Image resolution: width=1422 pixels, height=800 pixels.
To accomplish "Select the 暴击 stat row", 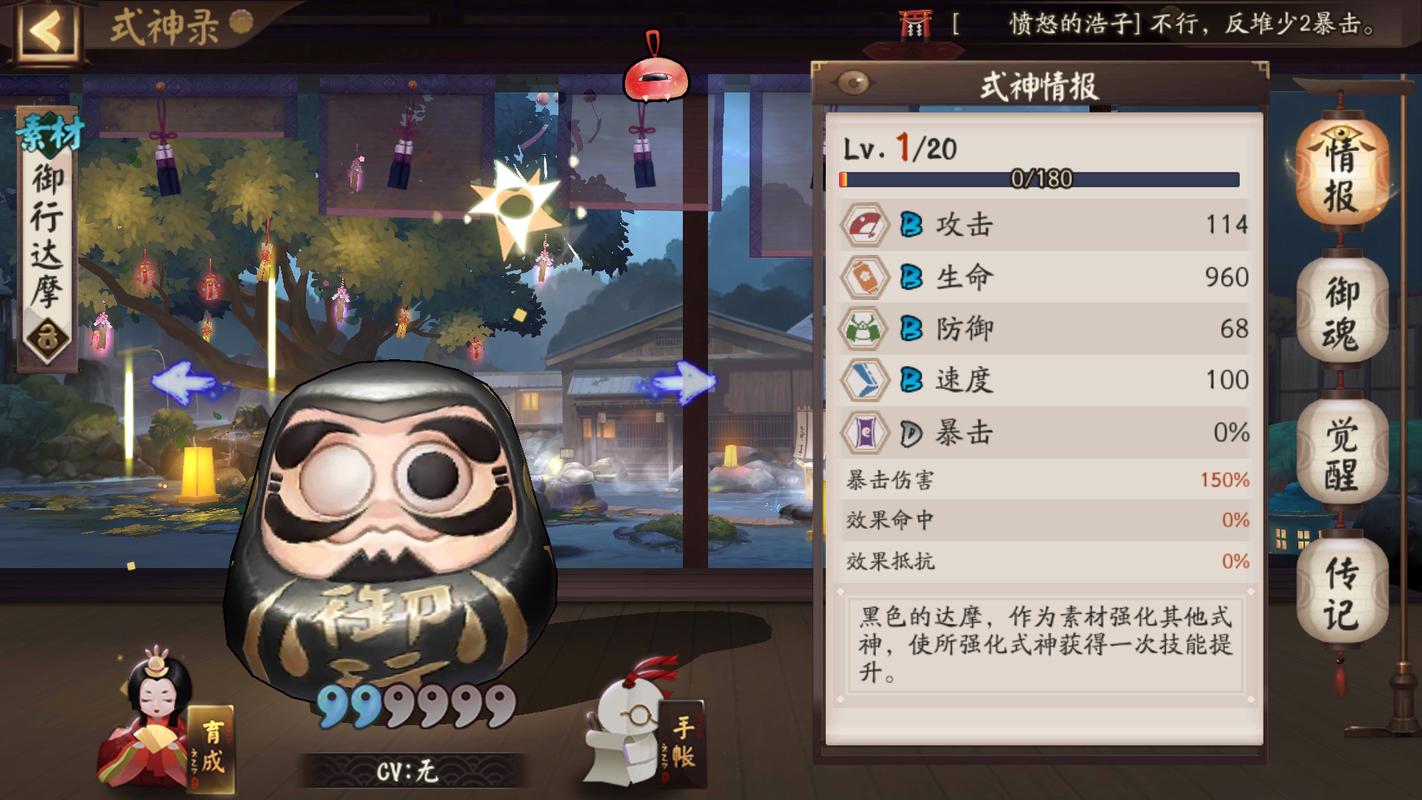I will tap(1044, 432).
